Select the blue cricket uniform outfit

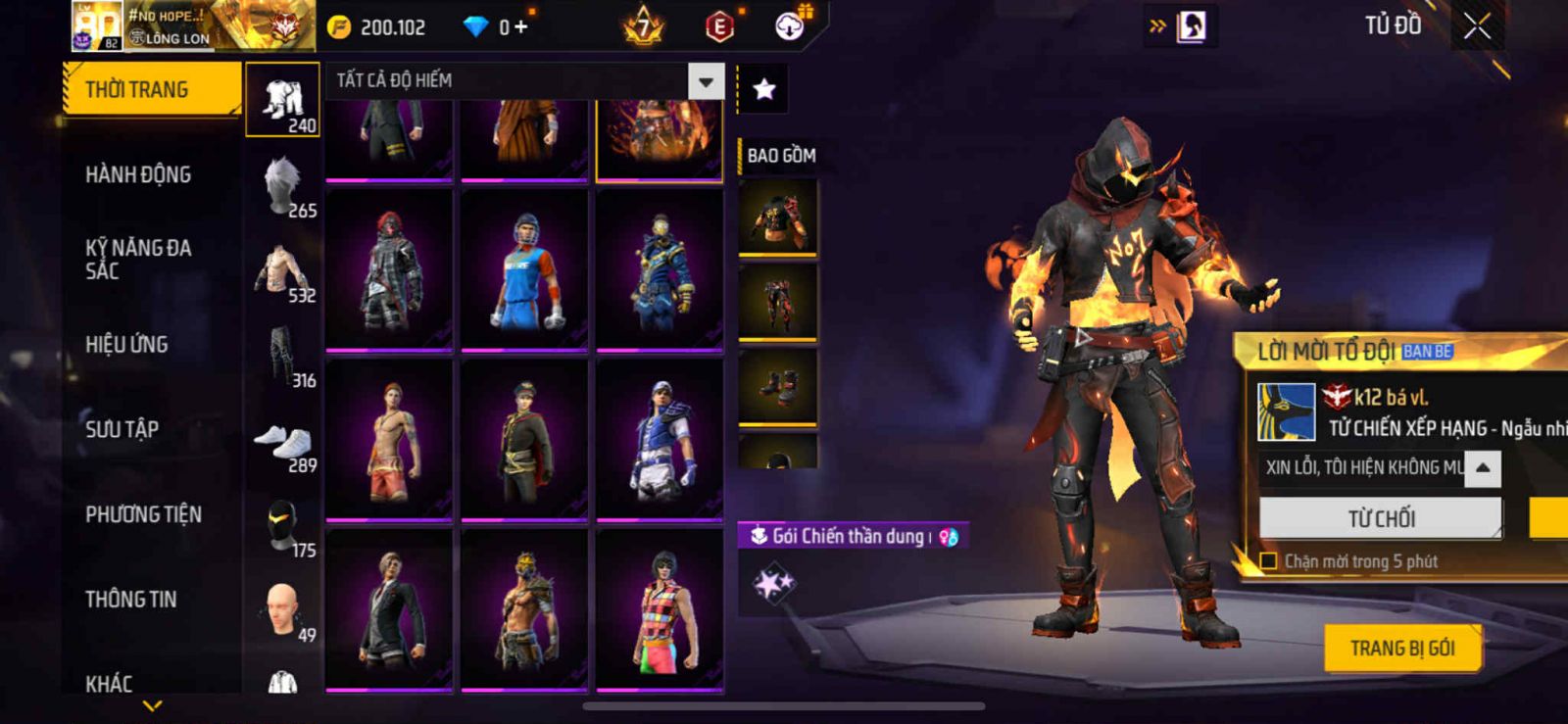[524, 269]
